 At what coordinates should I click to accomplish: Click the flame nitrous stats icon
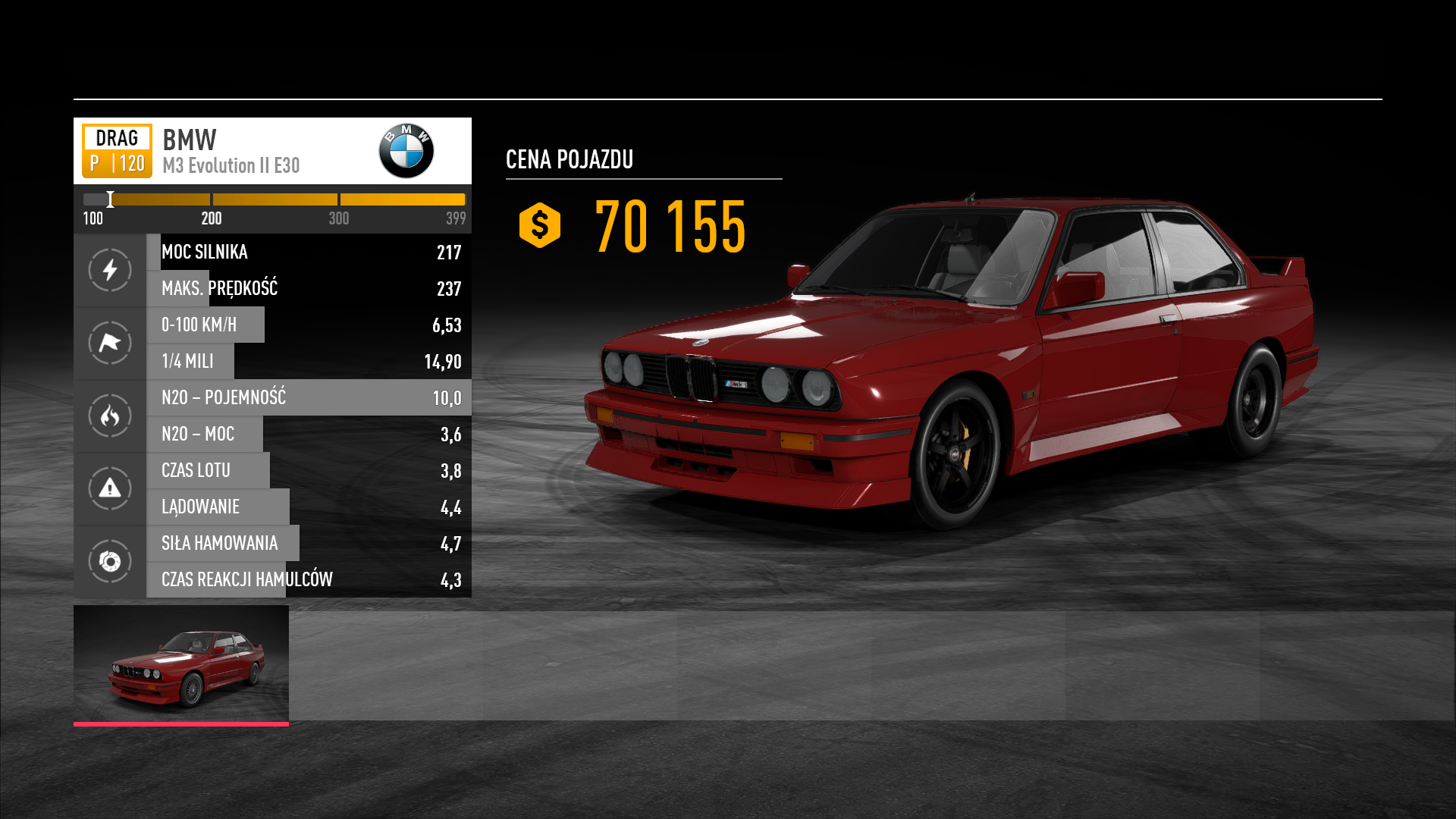[110, 416]
